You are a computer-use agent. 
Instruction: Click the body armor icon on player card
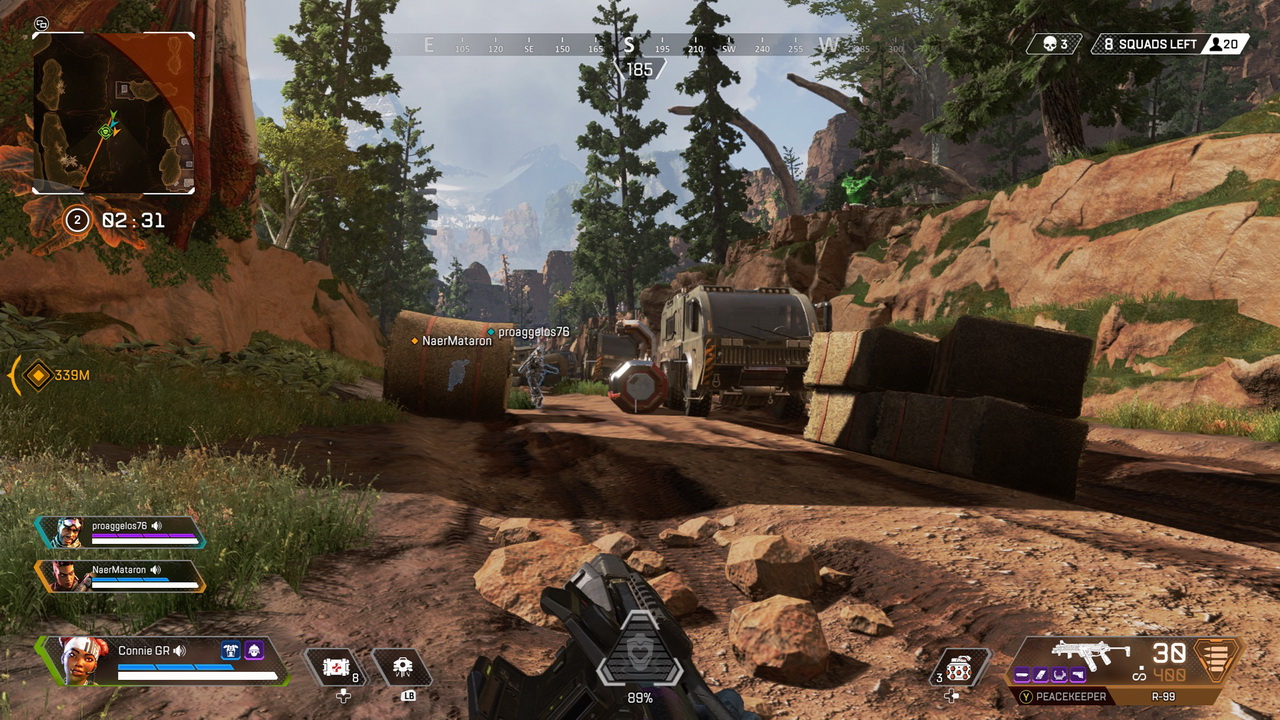click(x=231, y=650)
